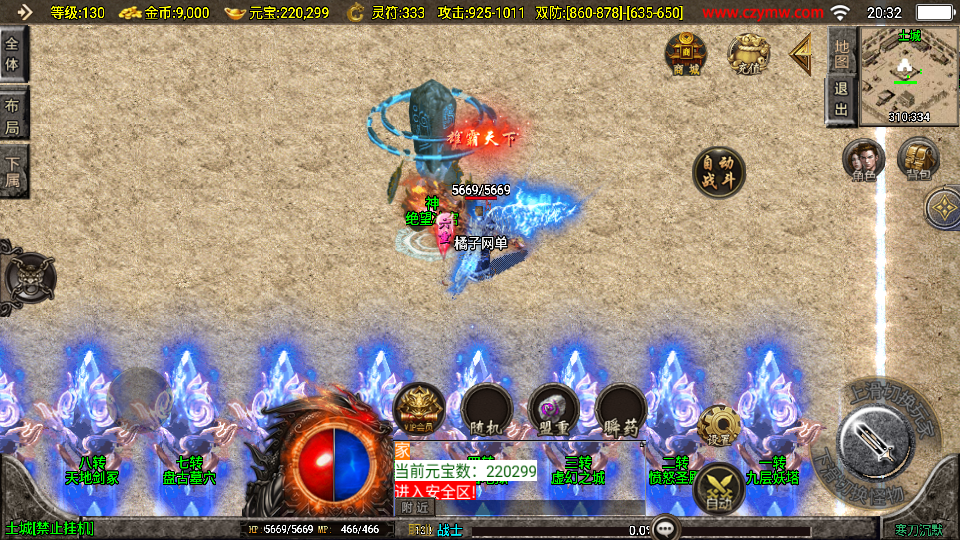
Task: Open the 充值 recharge money bag
Action: pos(748,54)
